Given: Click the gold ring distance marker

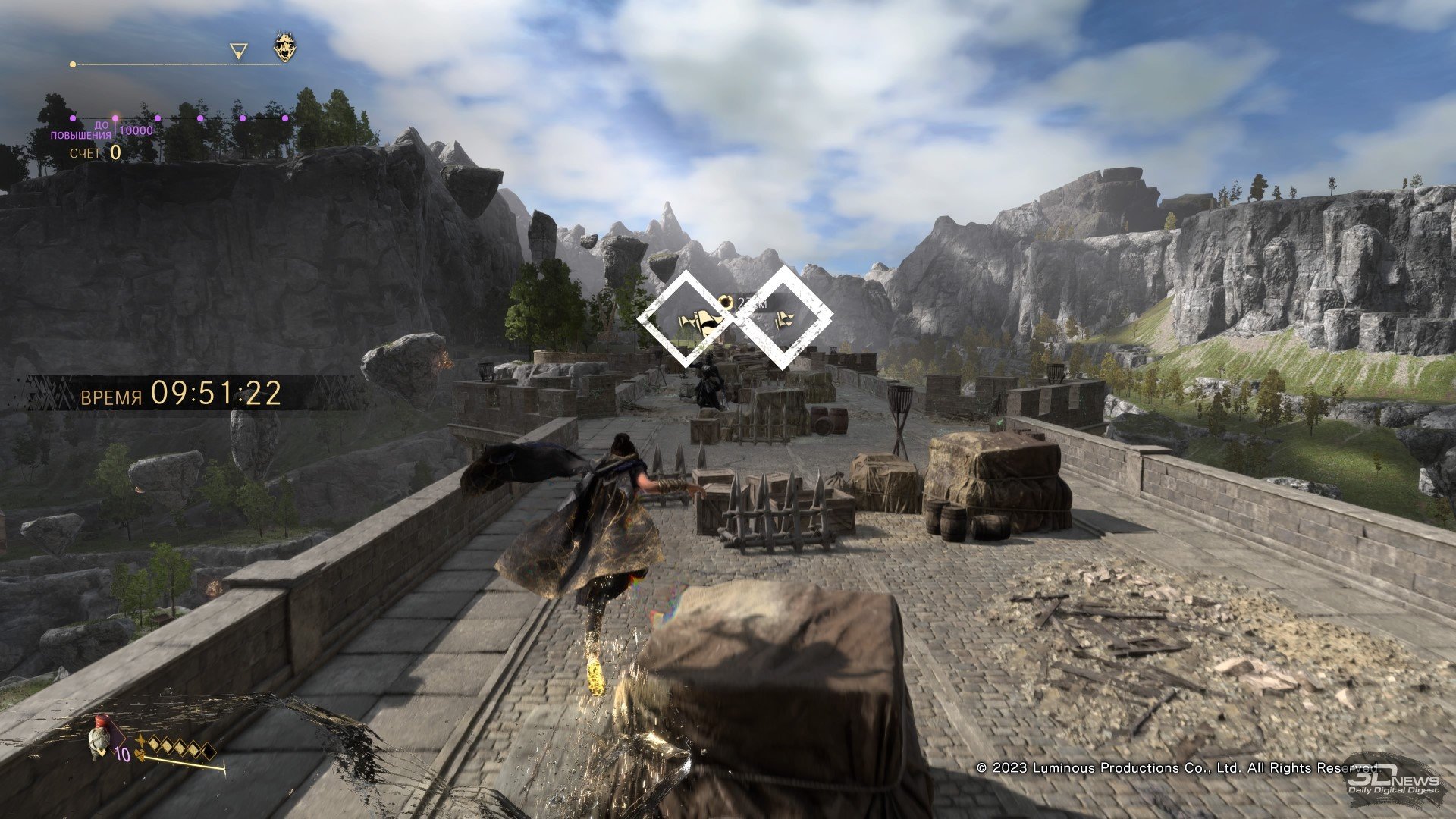Looking at the screenshot, I should tap(726, 303).
